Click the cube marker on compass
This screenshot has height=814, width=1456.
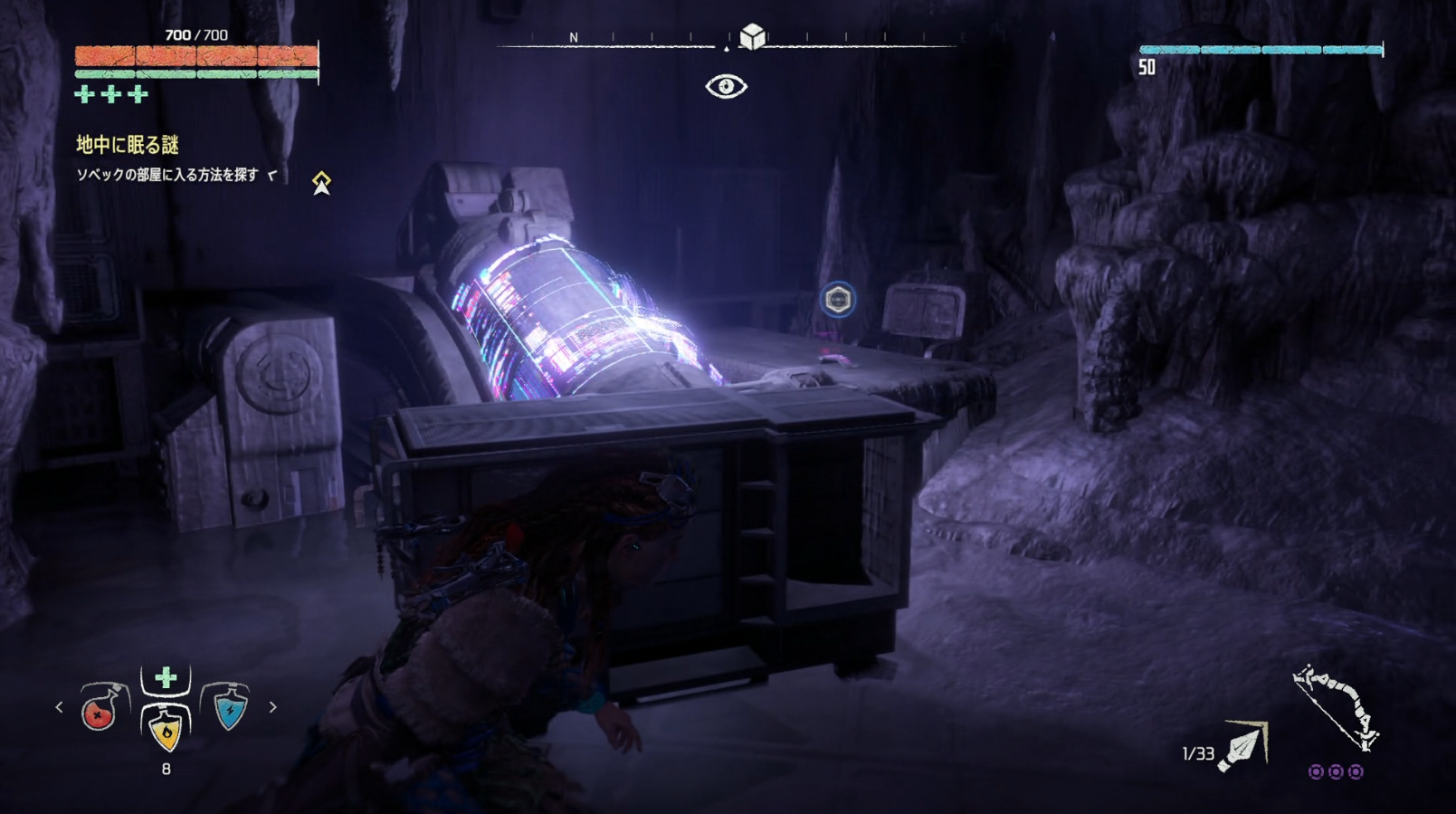click(752, 36)
